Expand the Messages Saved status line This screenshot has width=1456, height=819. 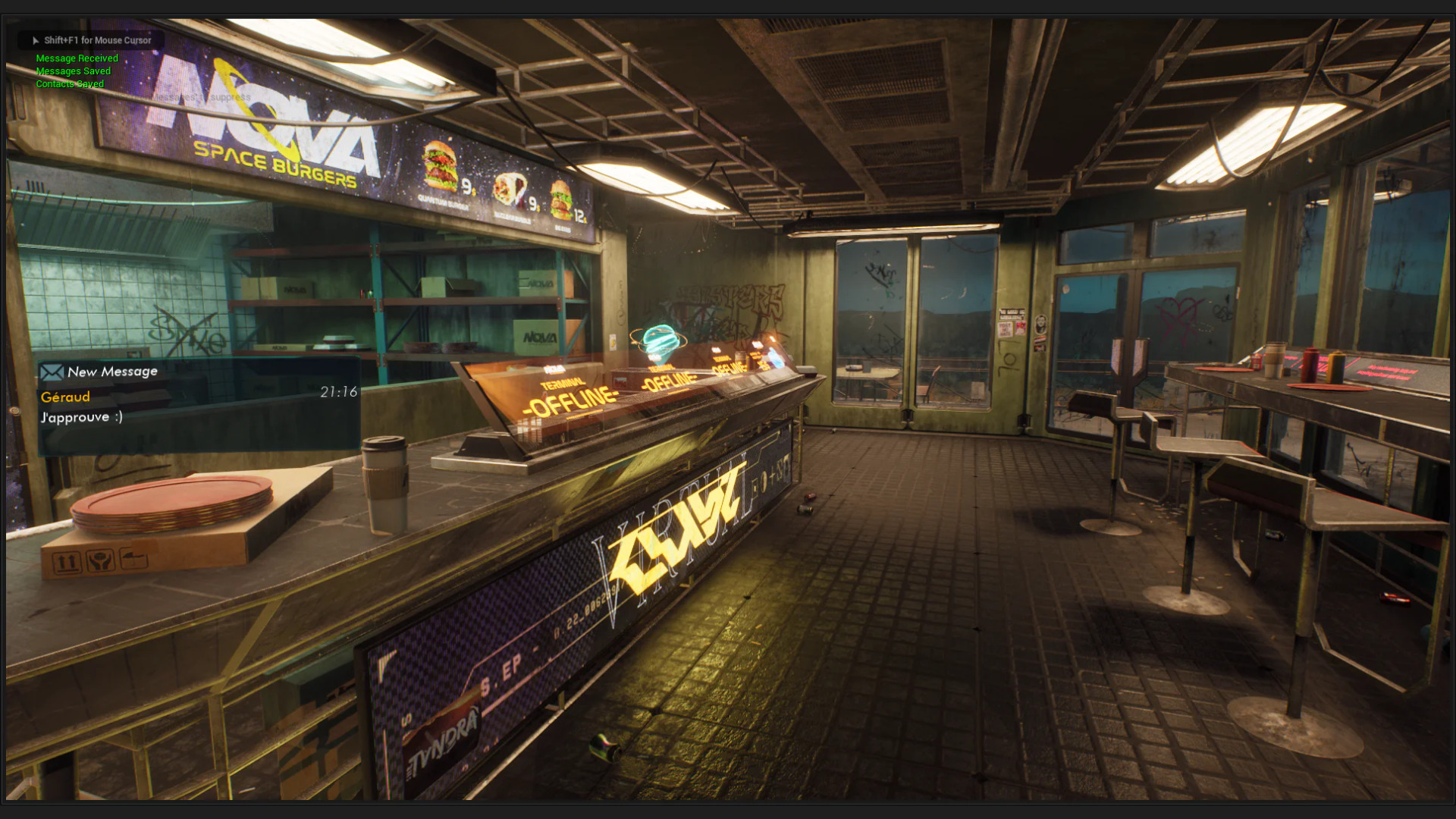click(x=74, y=71)
